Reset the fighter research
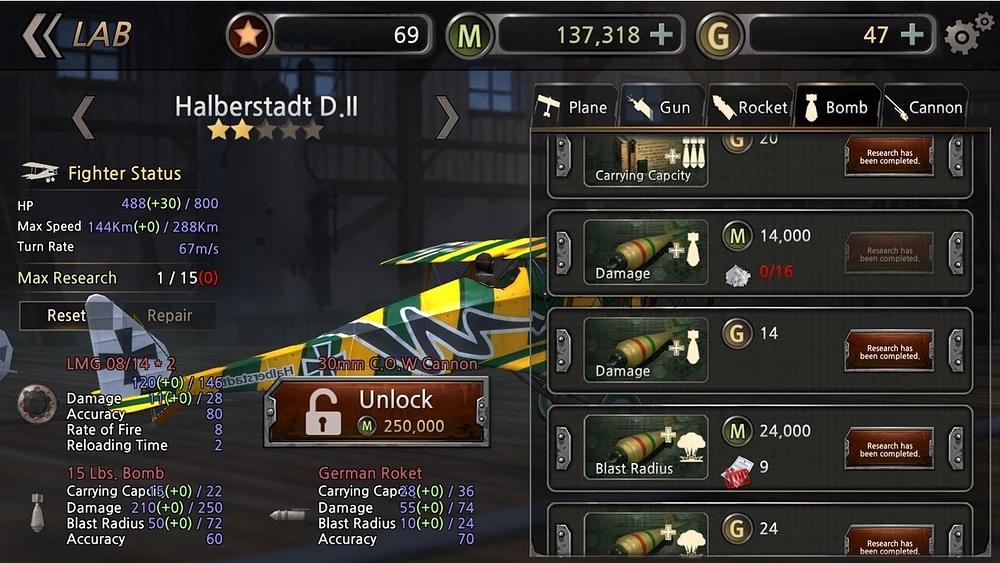Viewport: 1000px width, 563px height. click(x=66, y=315)
